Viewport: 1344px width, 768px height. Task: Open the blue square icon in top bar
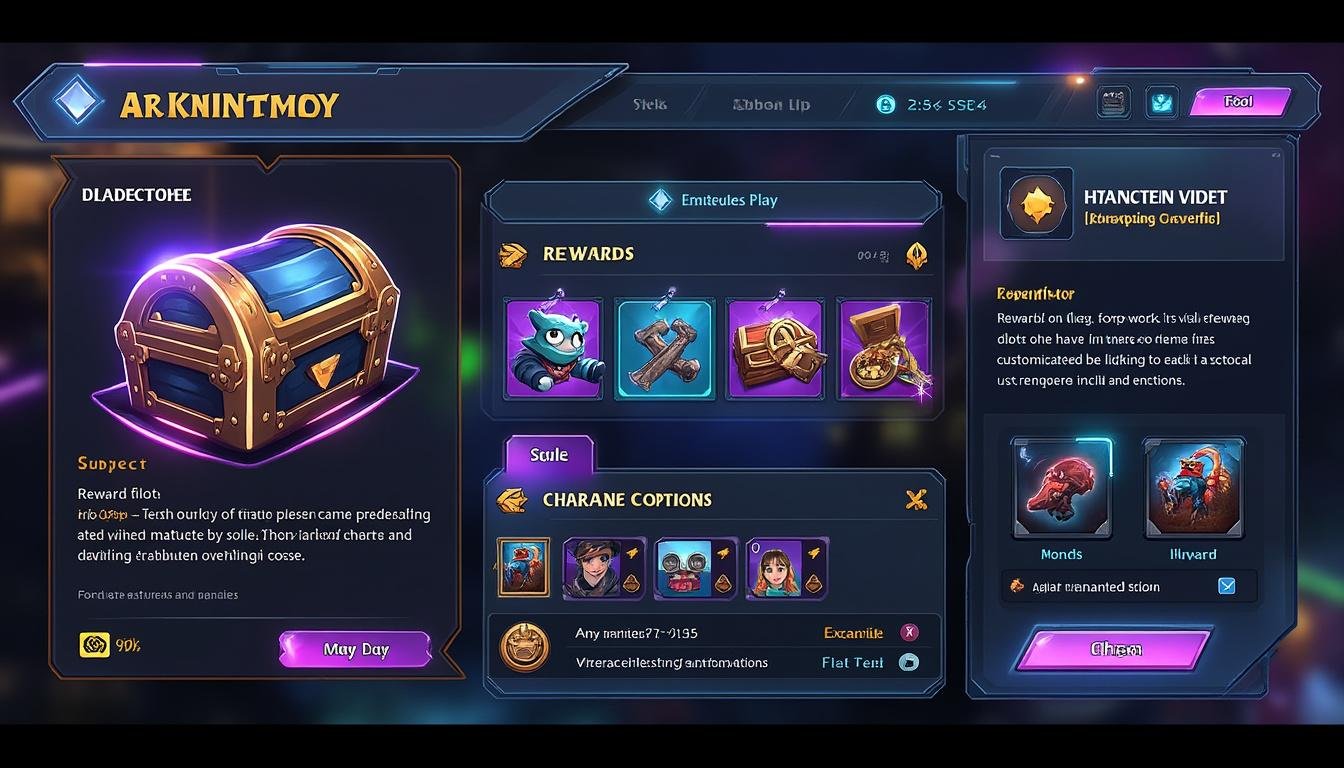pos(1161,102)
